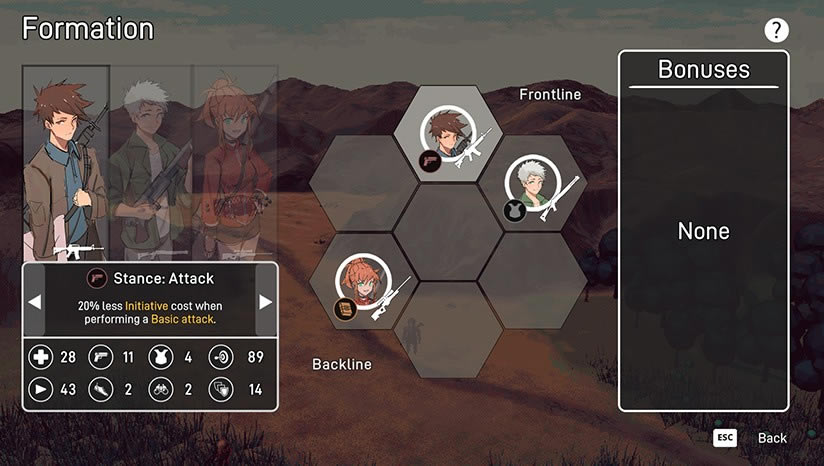This screenshot has width=824, height=466.
Task: Switch to the previous stance with left arrow
Action: point(34,302)
